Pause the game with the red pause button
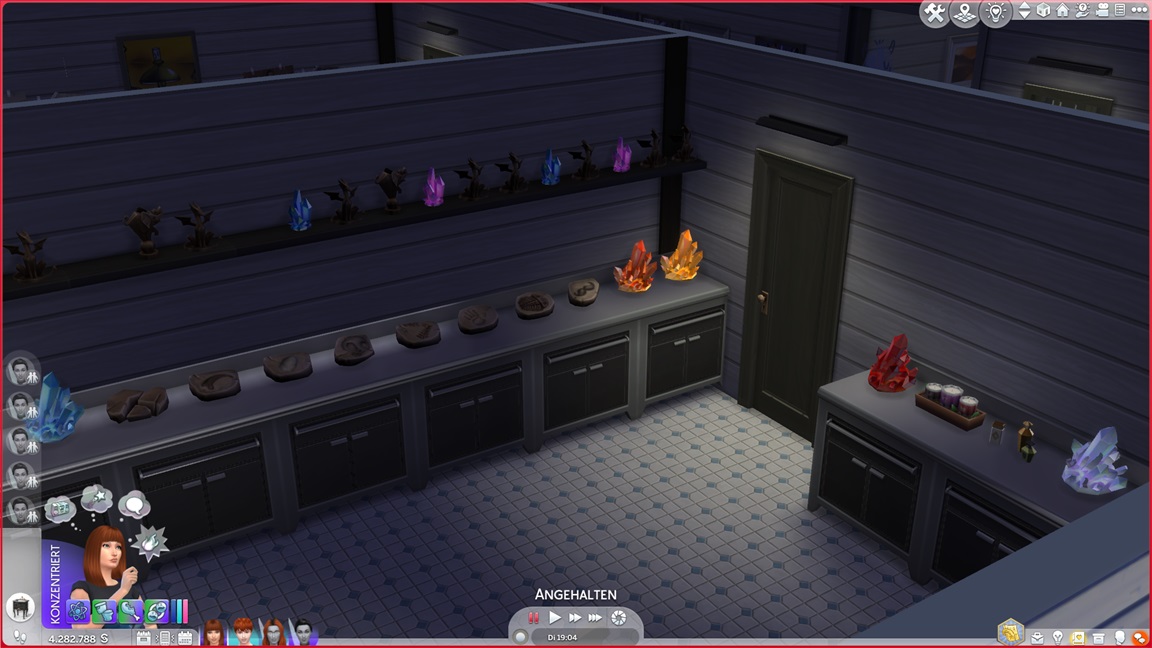Screen dimensions: 1152x648 tap(534, 618)
